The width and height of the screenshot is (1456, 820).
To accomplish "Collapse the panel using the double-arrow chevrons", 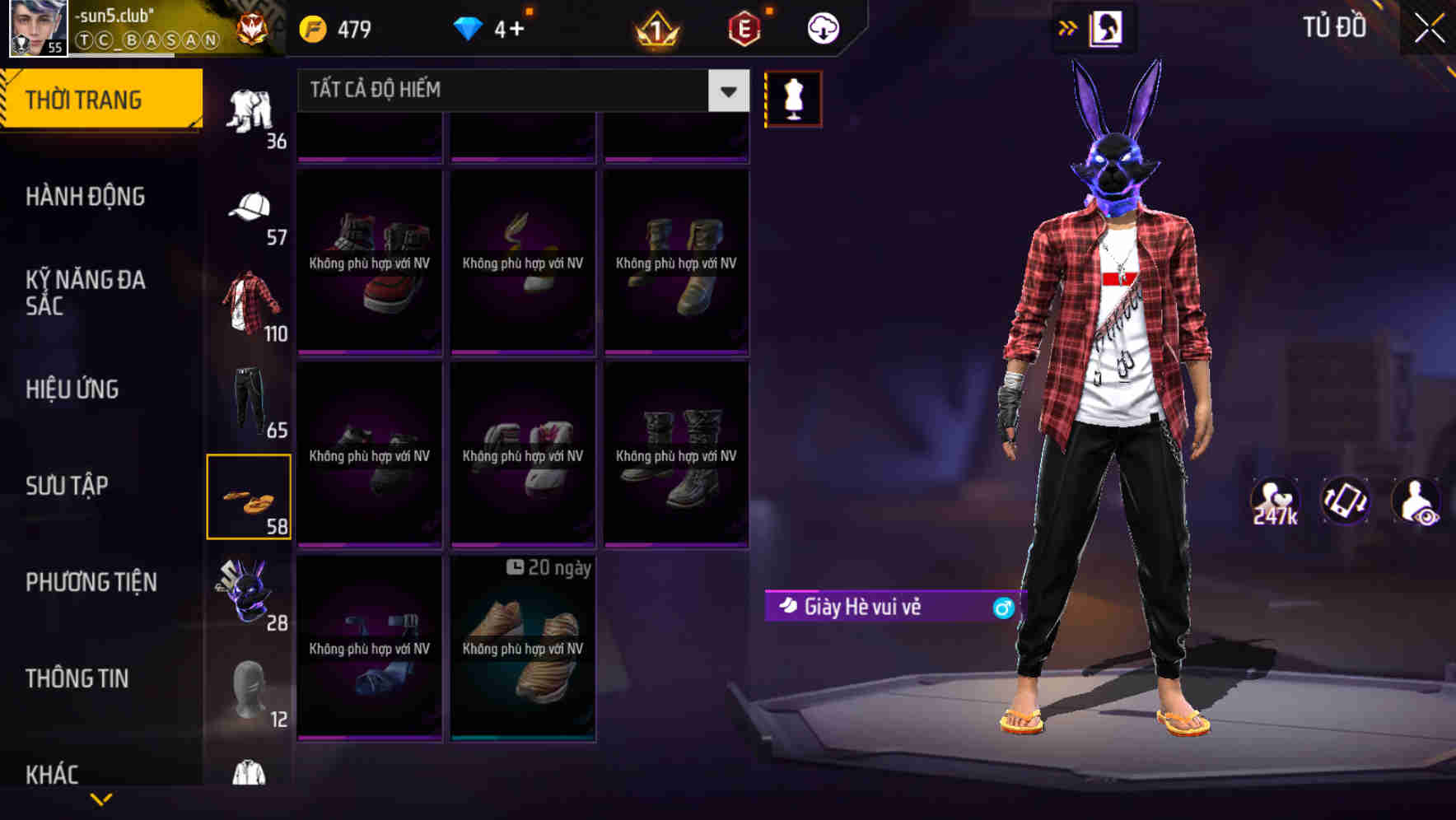I will tap(1067, 26).
